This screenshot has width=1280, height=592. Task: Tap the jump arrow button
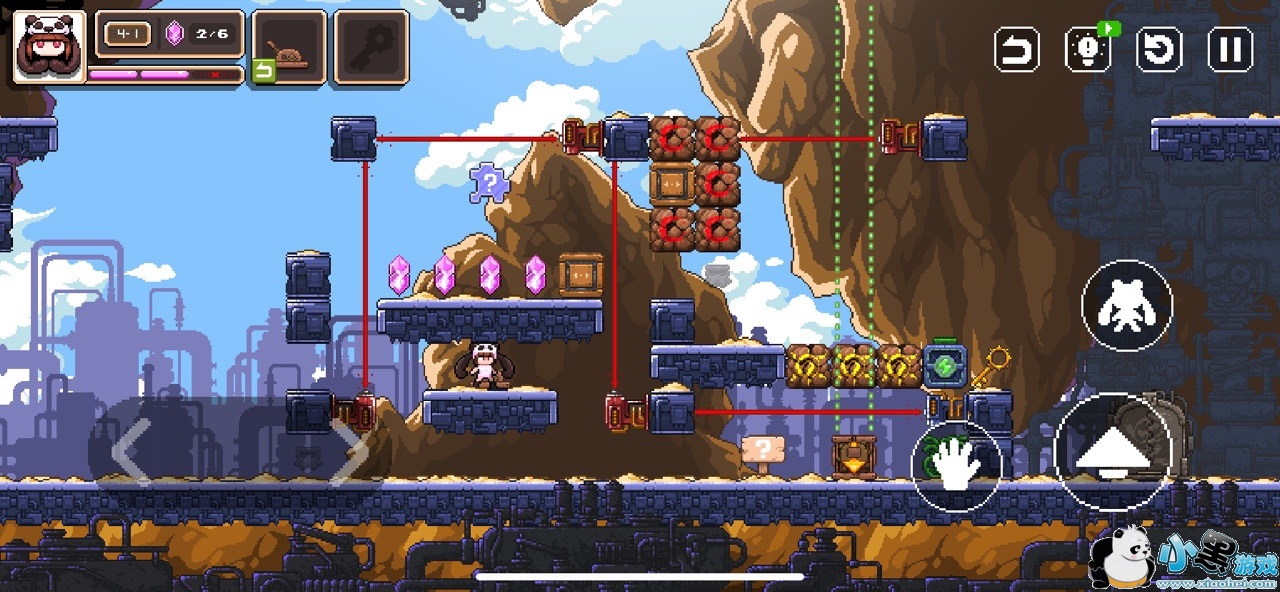tap(1111, 454)
